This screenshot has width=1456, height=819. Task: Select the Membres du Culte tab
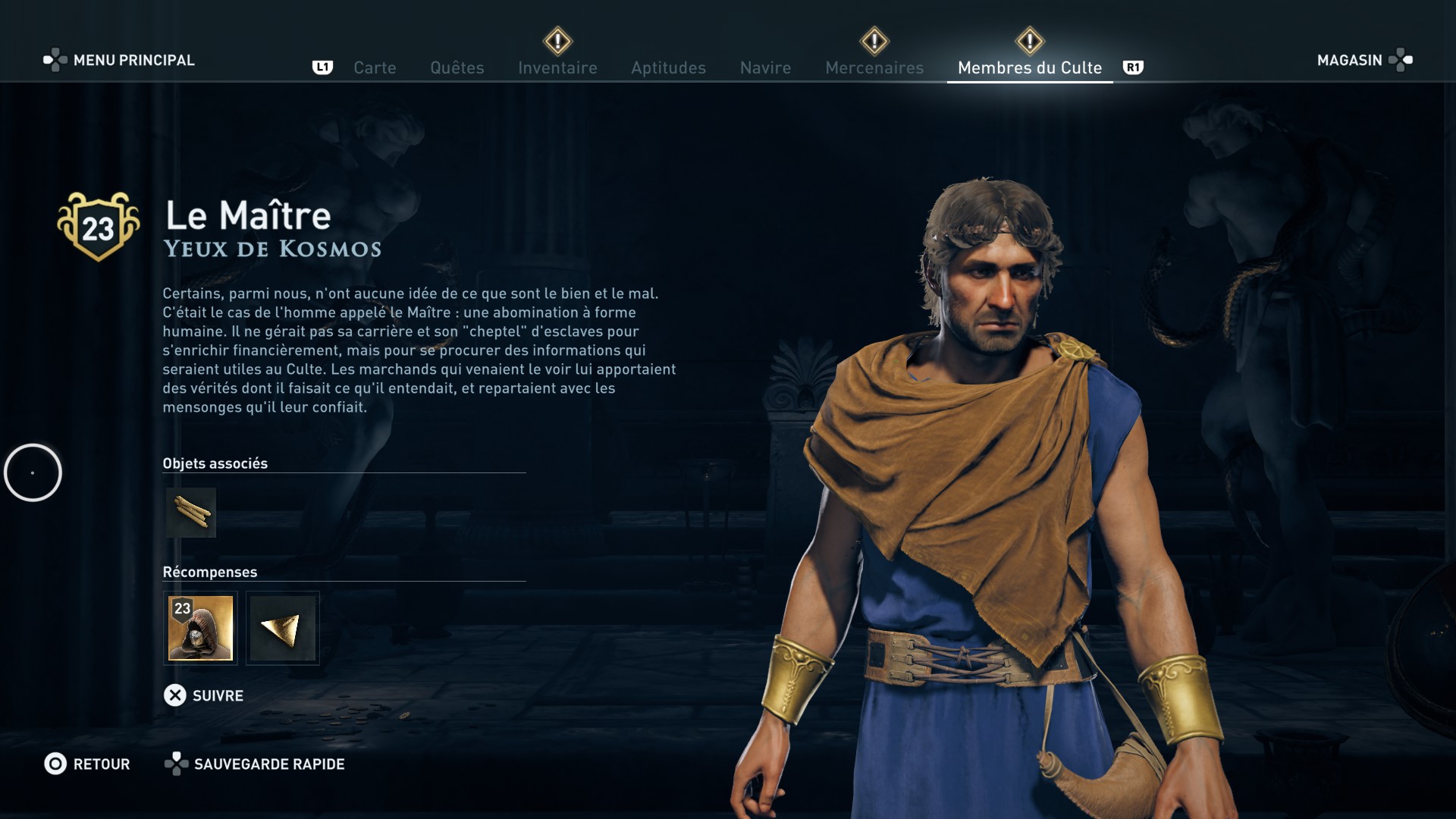click(1029, 67)
